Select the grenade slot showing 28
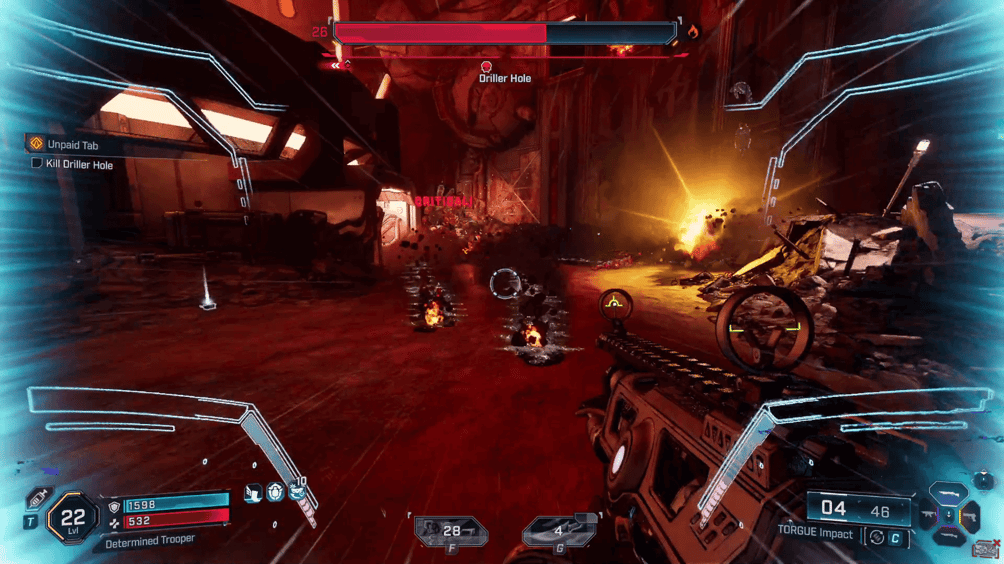This screenshot has width=1004, height=564. 452,532
